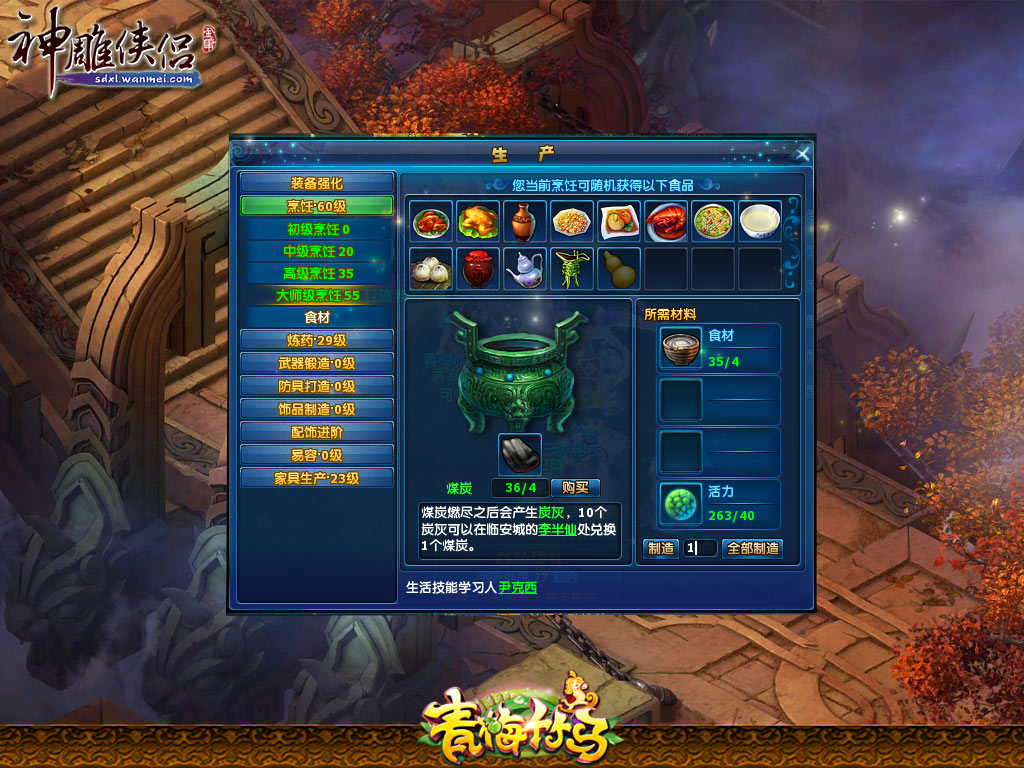The width and height of the screenshot is (1024, 768).
Task: Click 全部制造 to craft all
Action: pyautogui.click(x=753, y=548)
